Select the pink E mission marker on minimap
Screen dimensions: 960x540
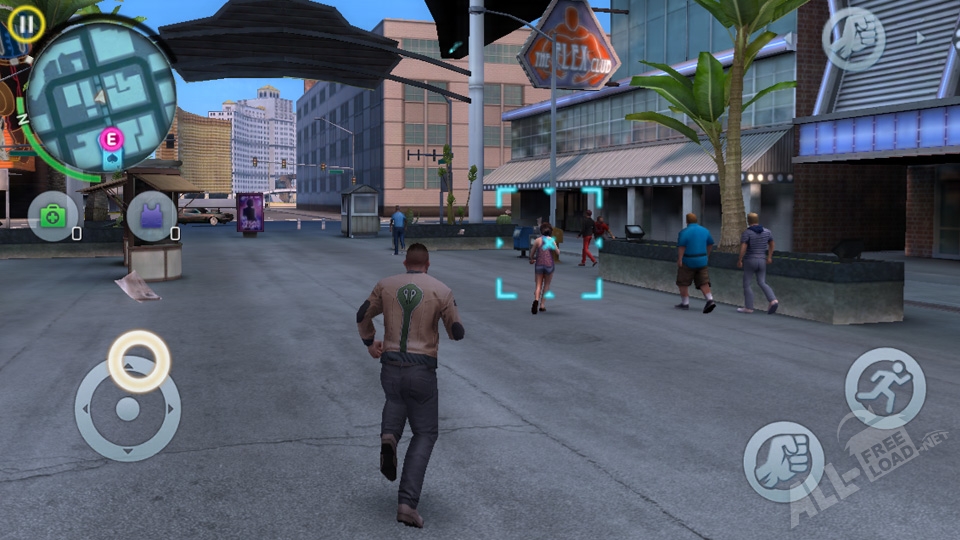click(111, 139)
